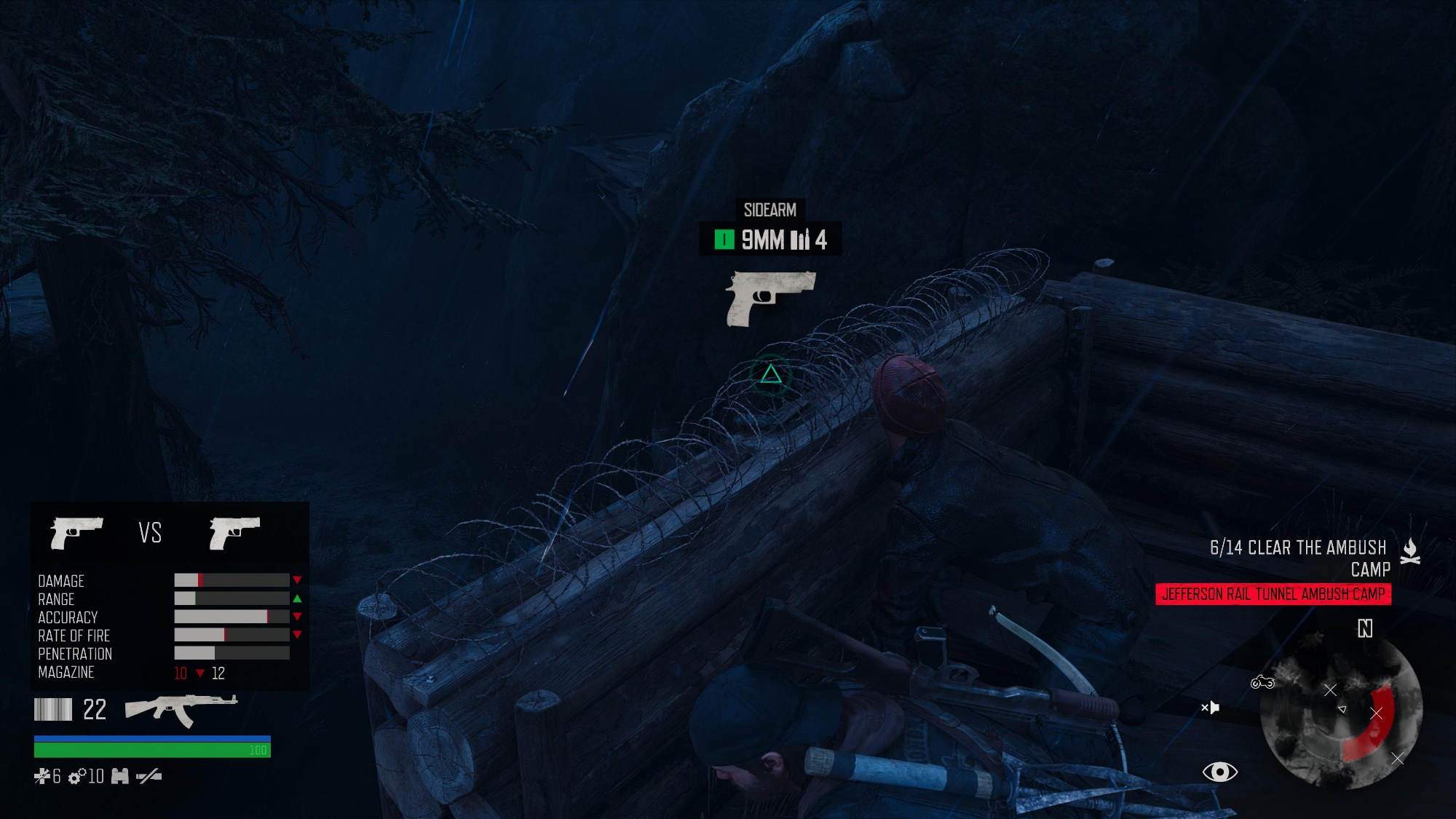1456x819 pixels.
Task: Select the 9MM sidearm pistol pickup icon
Action: 770,298
